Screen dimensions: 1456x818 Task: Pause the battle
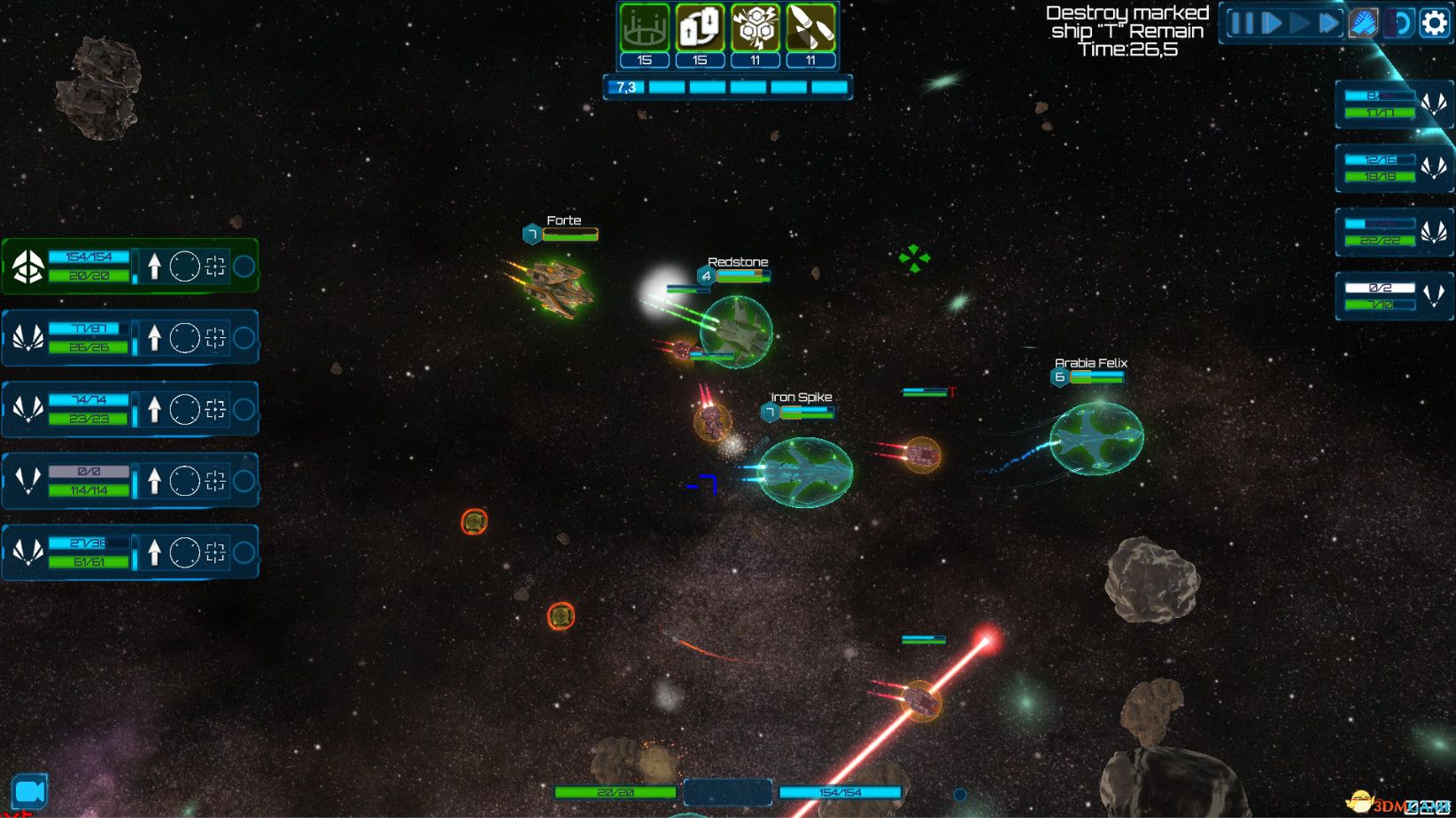(1242, 23)
